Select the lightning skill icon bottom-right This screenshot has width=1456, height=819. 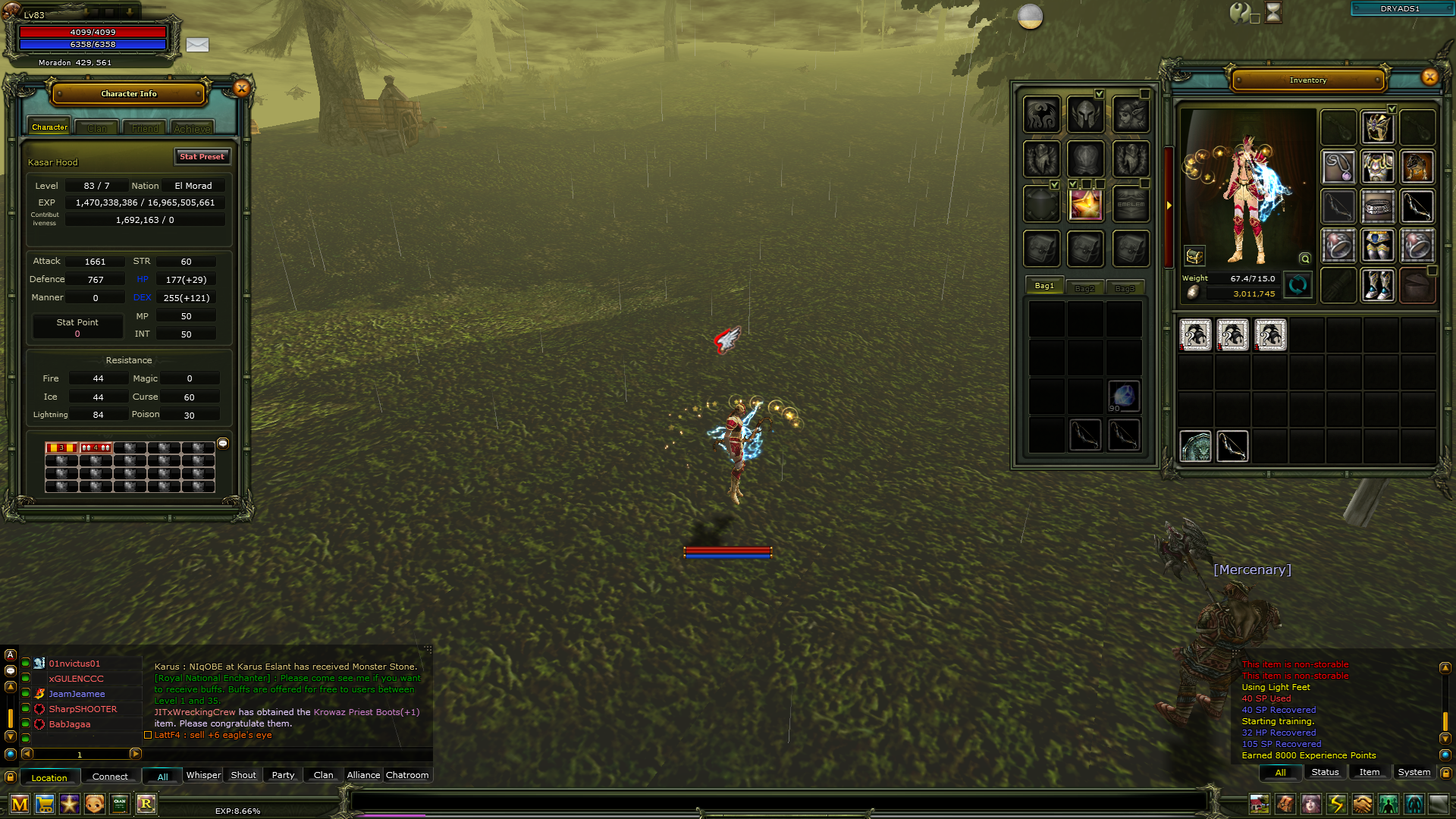click(1336, 805)
